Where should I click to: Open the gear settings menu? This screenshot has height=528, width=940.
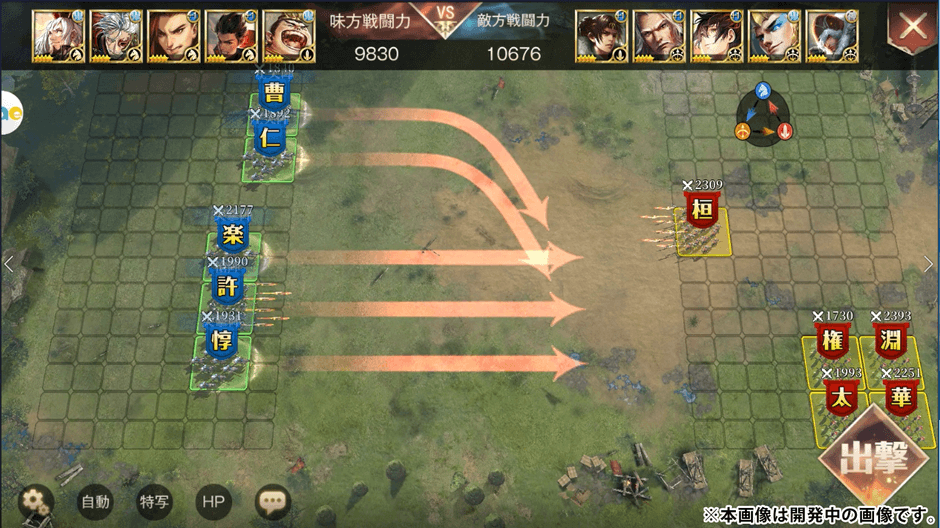coord(37,501)
